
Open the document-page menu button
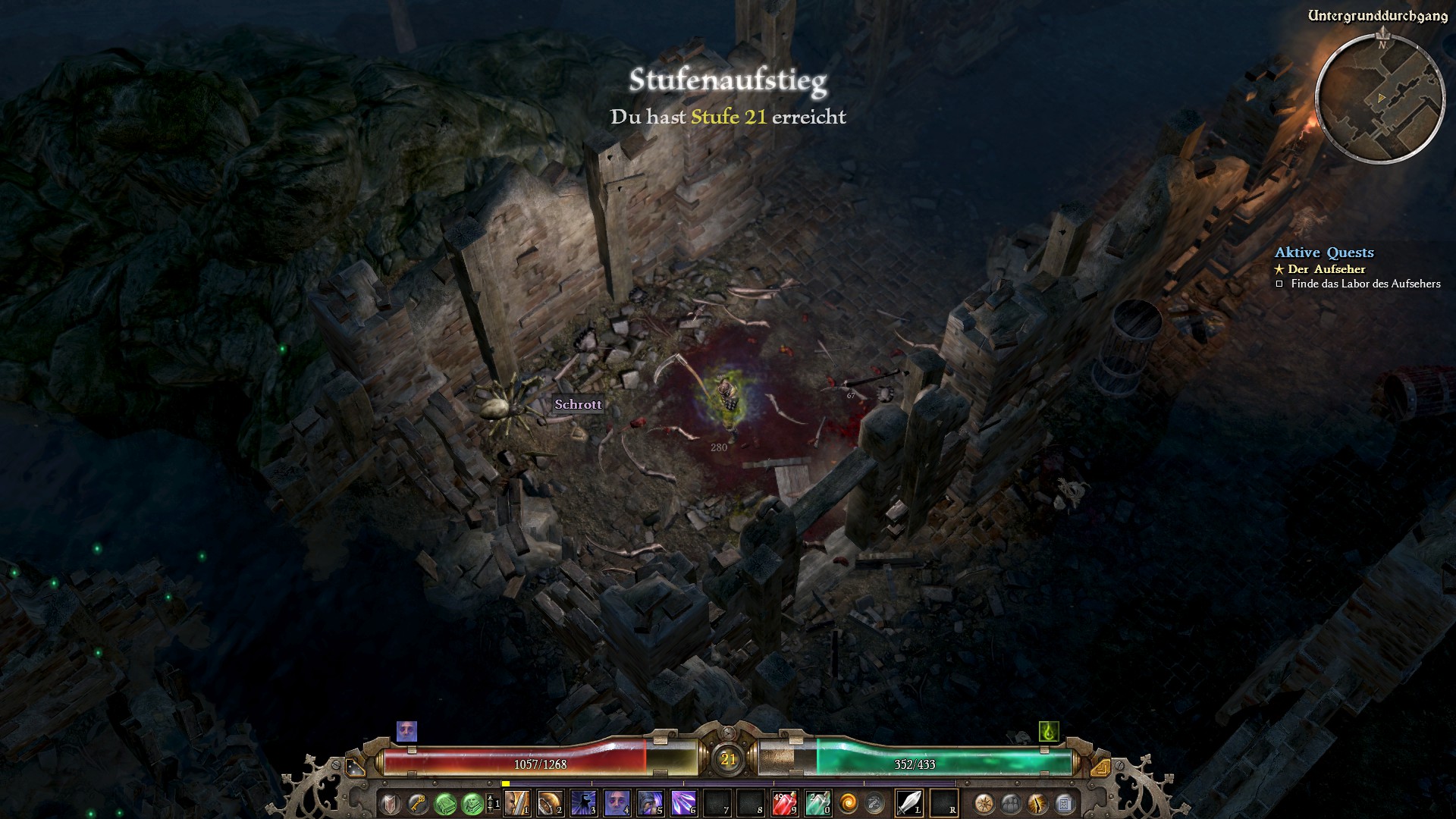[1065, 802]
